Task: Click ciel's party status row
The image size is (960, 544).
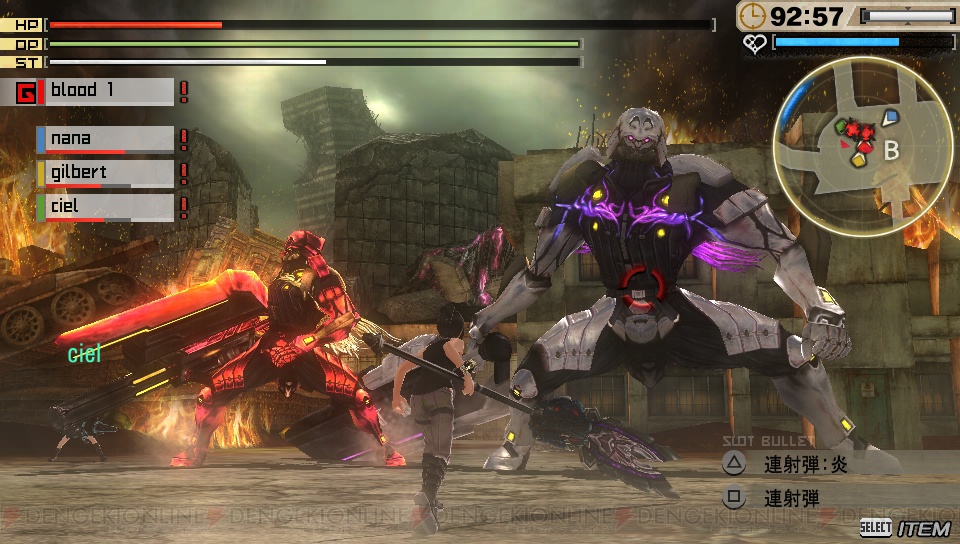Action: (105, 208)
